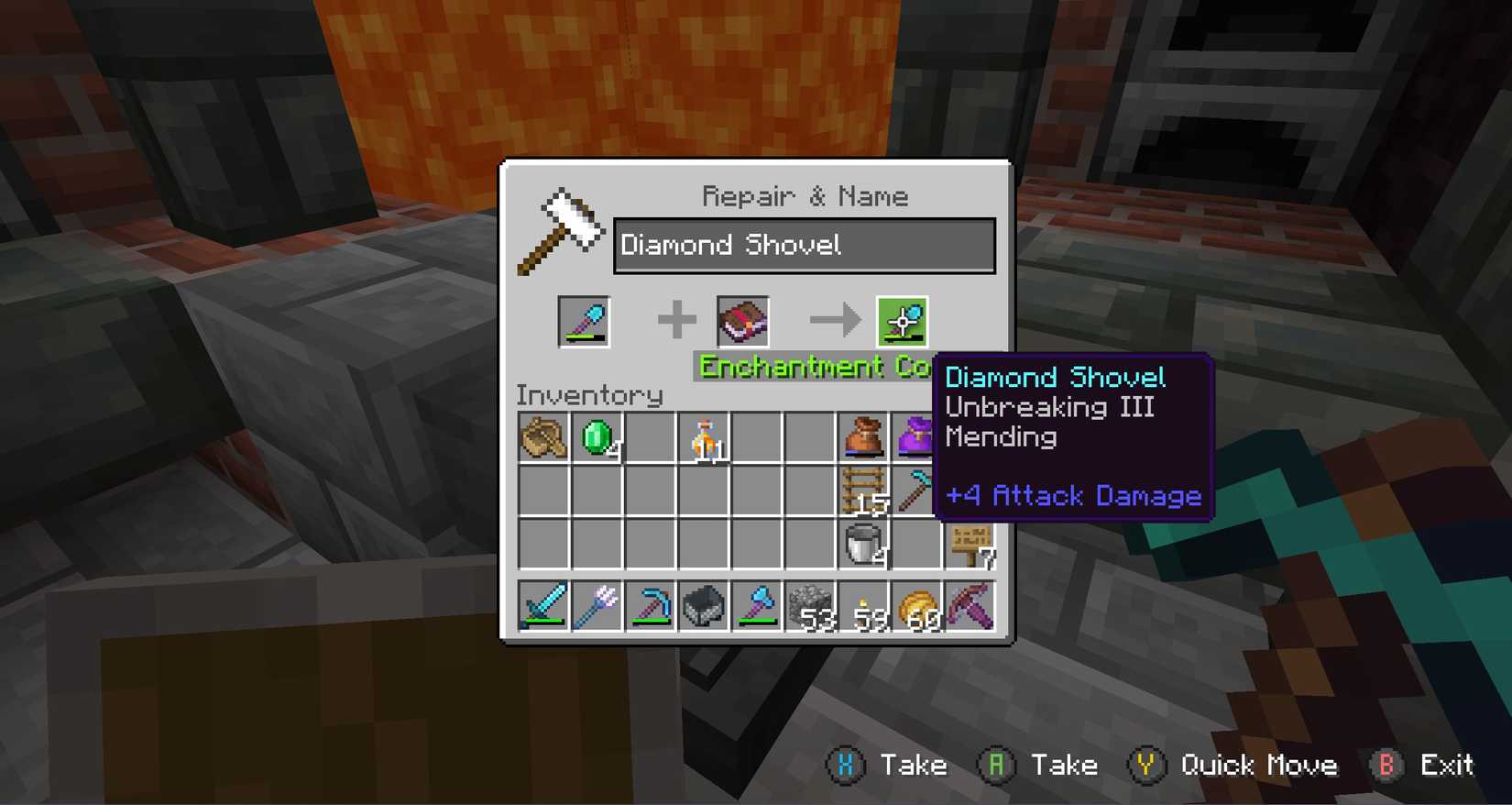Edit the Diamond Shovel name field
This screenshot has height=805, width=1512.
click(805, 245)
